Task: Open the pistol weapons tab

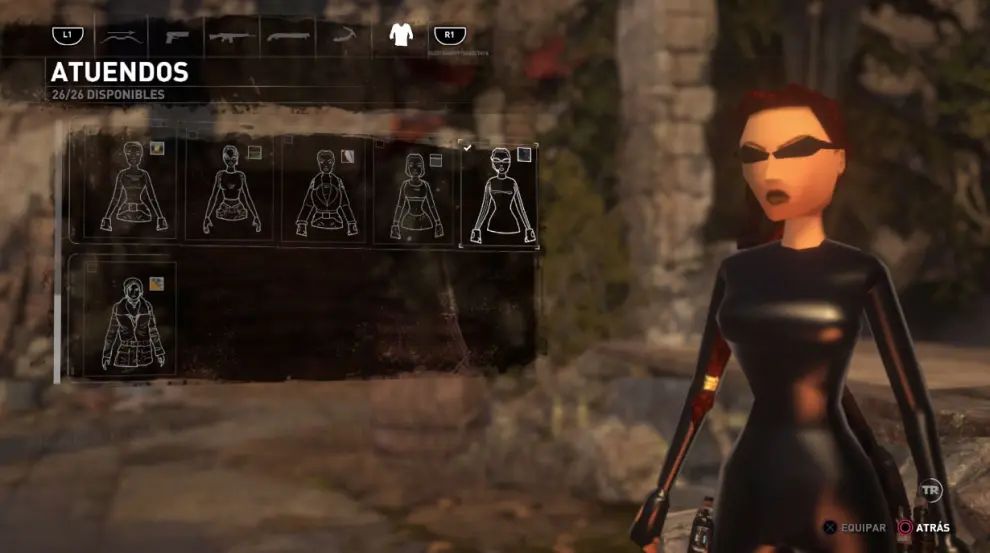Action: click(176, 37)
